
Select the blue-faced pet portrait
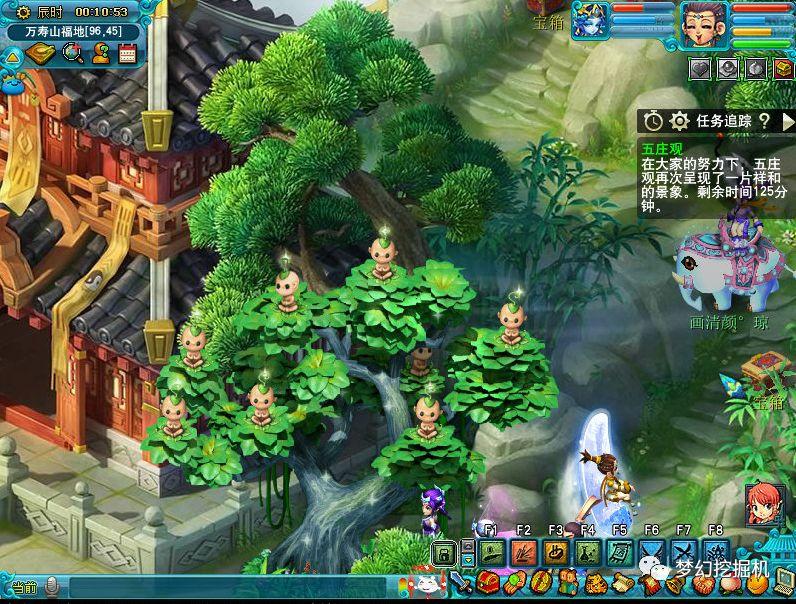[590, 21]
